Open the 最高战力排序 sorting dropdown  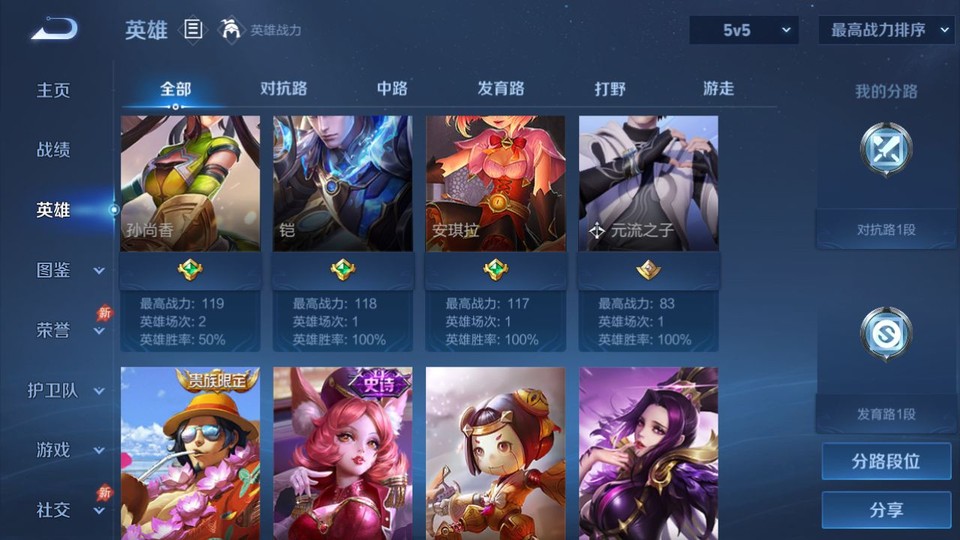coord(886,30)
